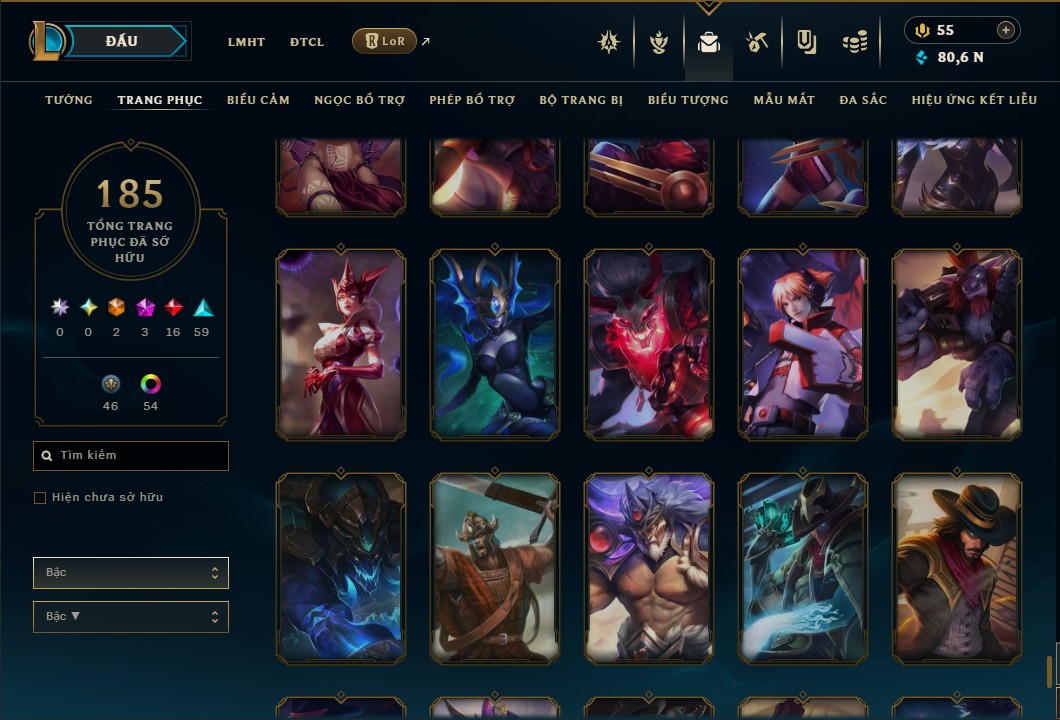This screenshot has width=1060, height=720.
Task: Open the BIỂU CẢM tab
Action: (258, 100)
